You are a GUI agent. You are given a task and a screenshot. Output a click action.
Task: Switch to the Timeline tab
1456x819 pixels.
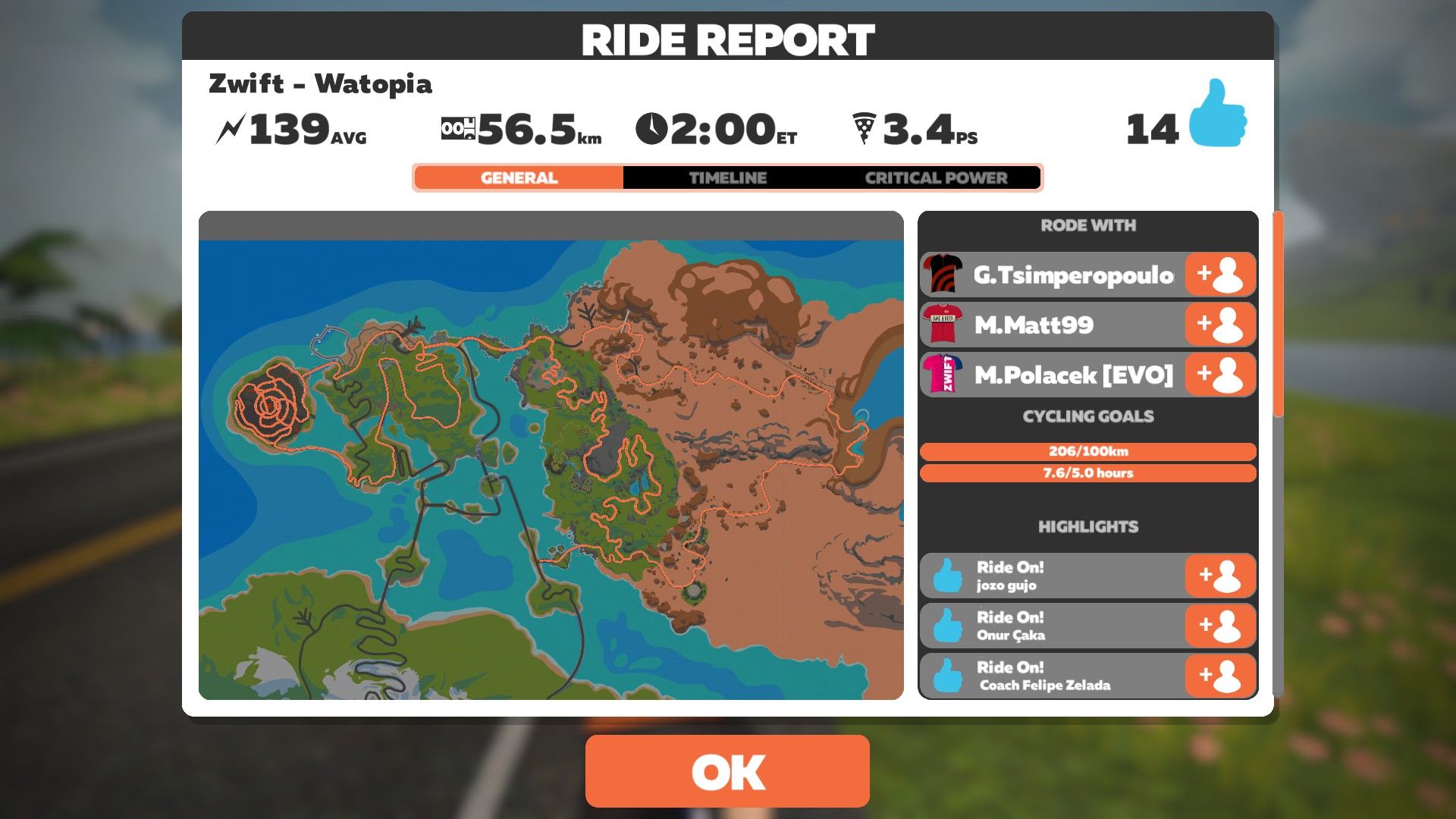[x=727, y=178]
